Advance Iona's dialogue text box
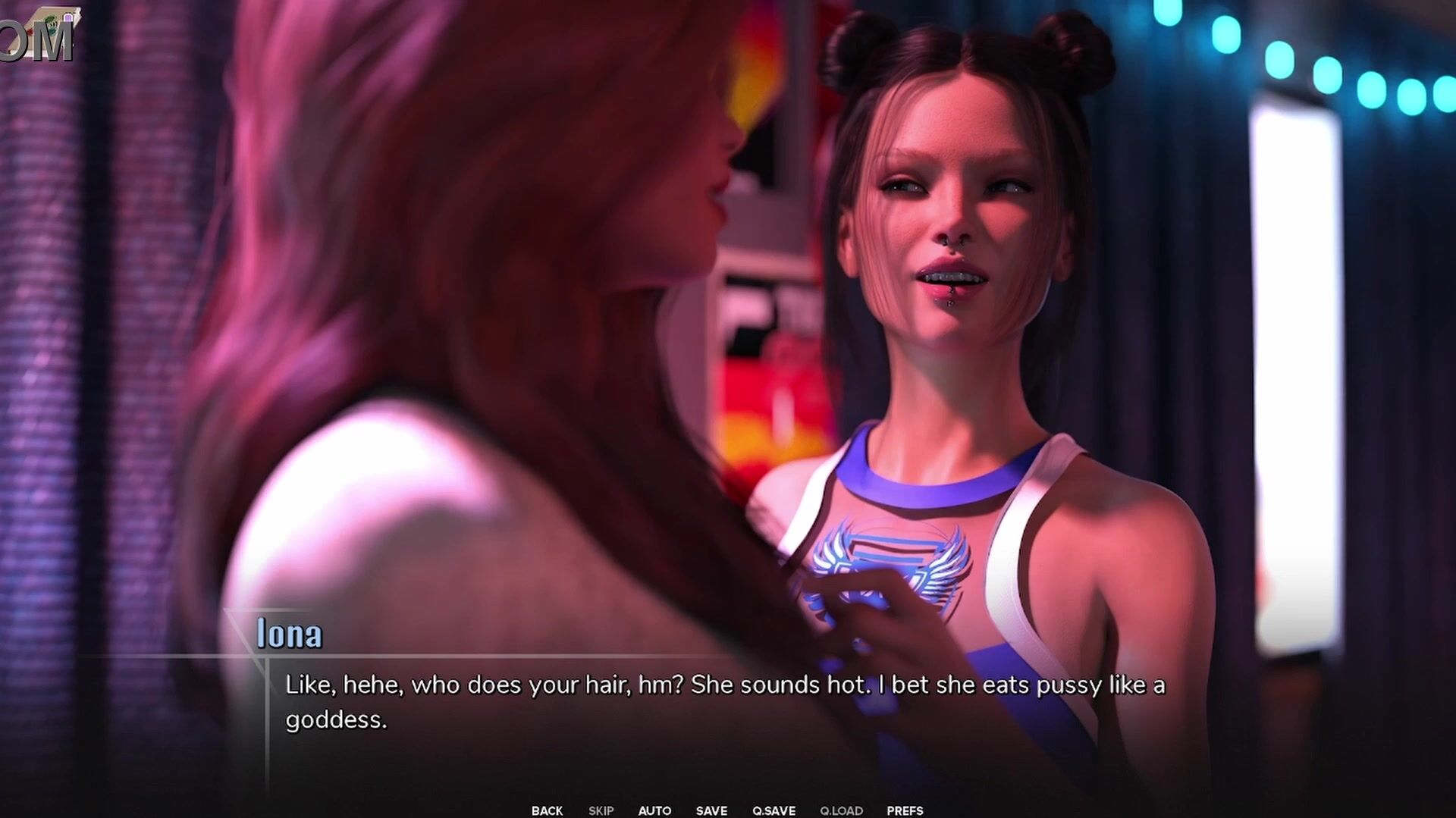 (x=724, y=702)
